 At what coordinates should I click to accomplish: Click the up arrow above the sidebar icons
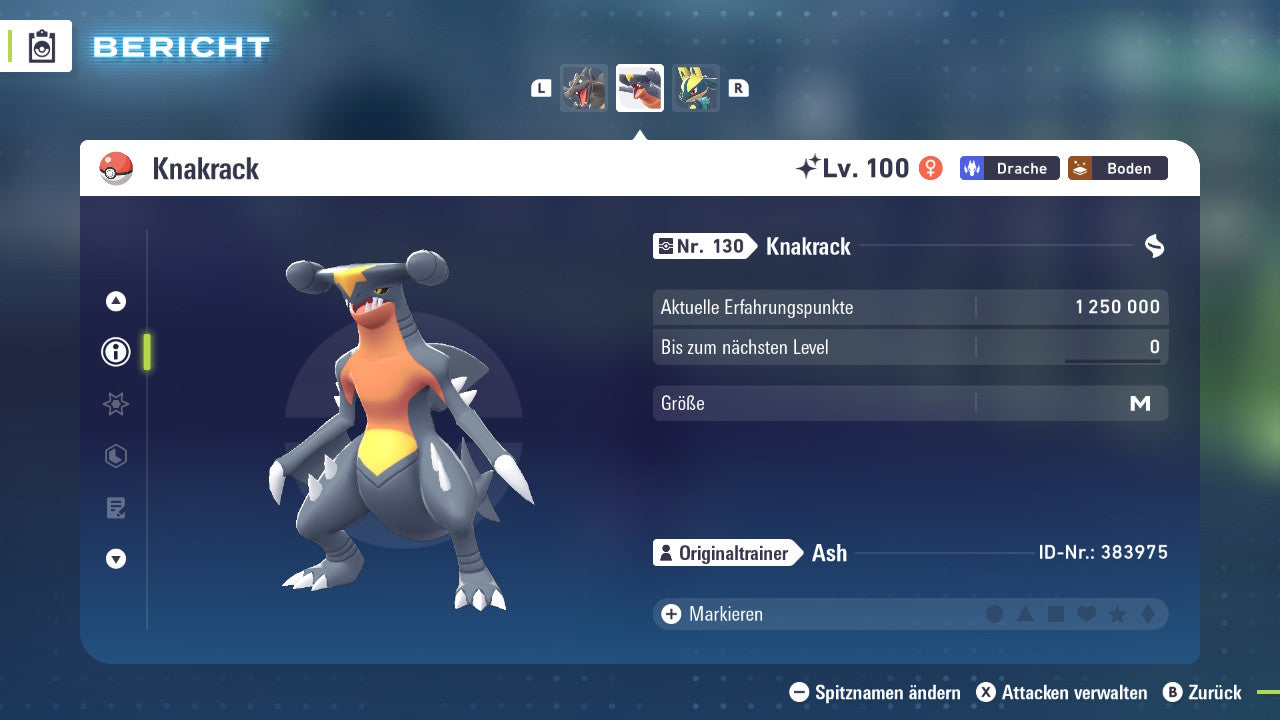click(x=115, y=300)
